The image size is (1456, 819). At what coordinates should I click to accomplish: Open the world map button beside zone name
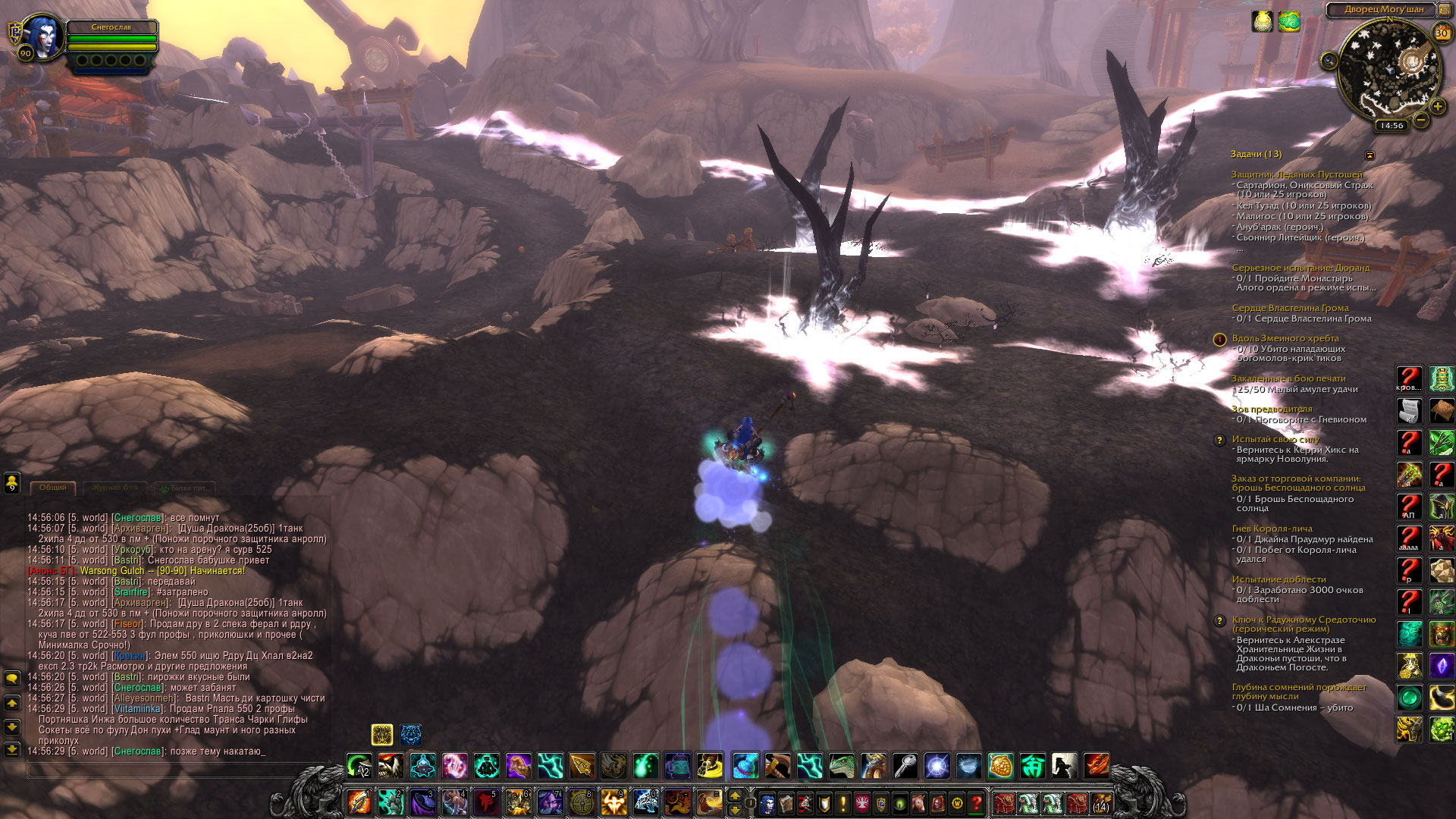click(1445, 10)
